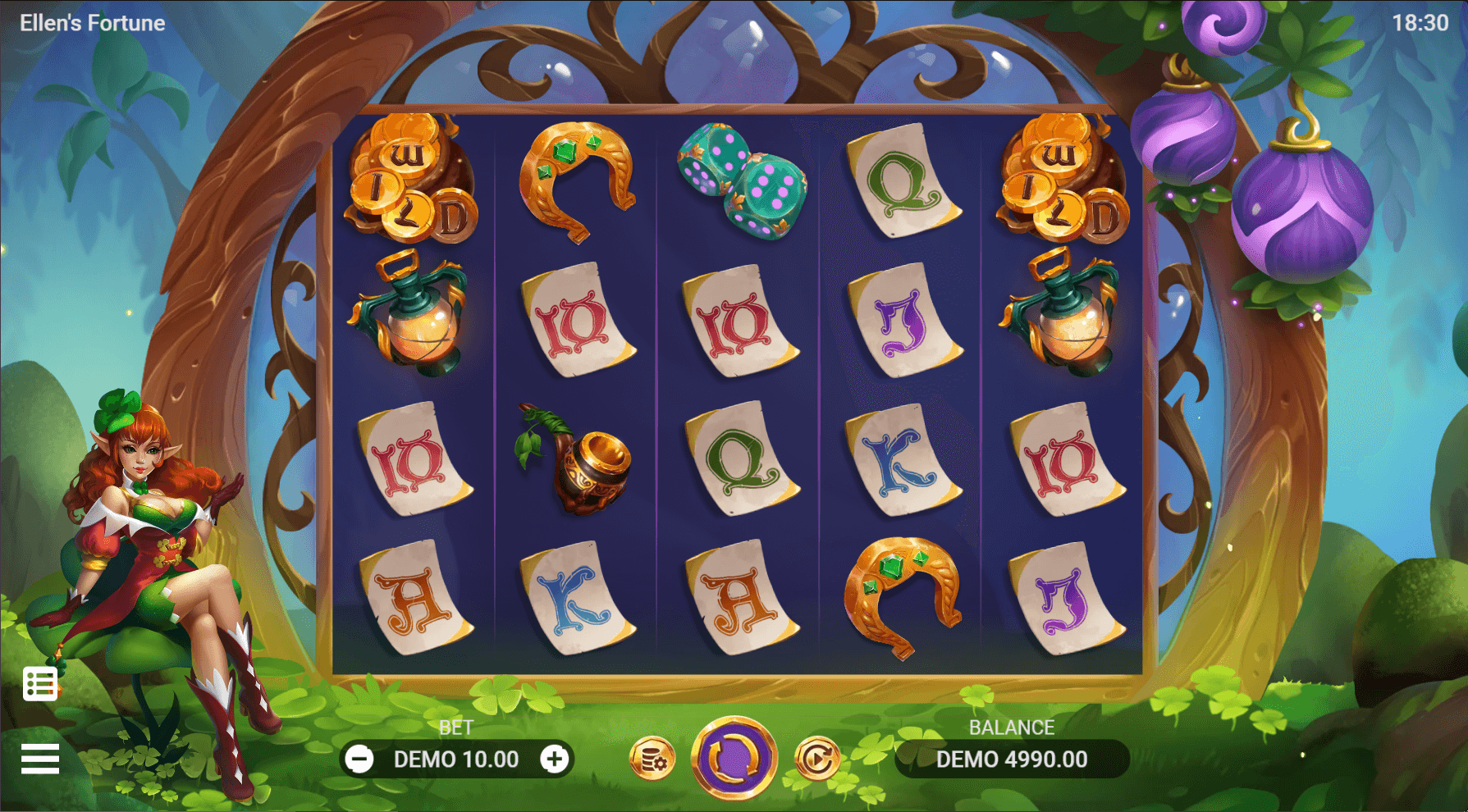Screen dimensions: 1468x812
Task: Decrease bet with the minus button
Action: (359, 759)
